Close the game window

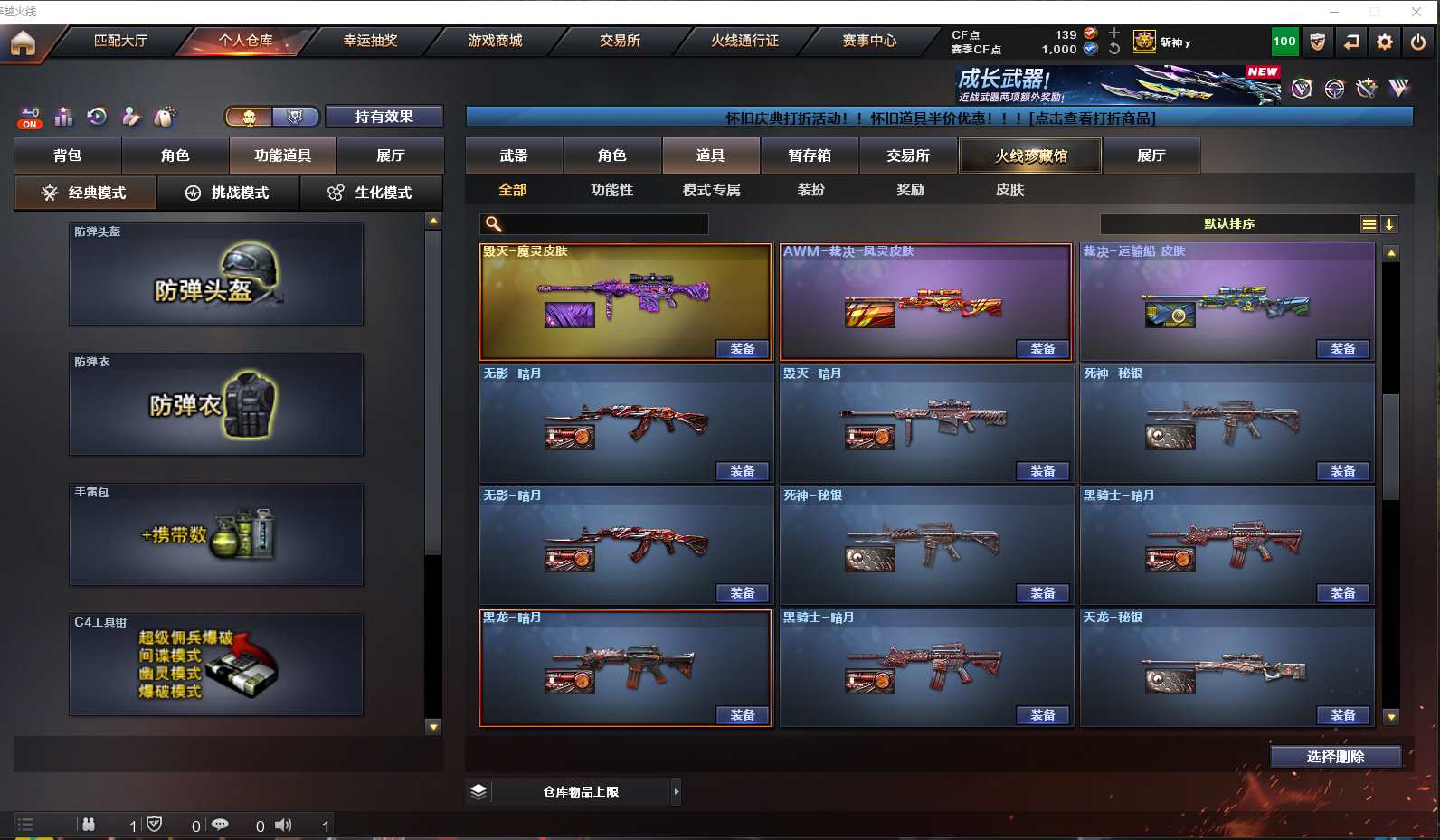click(1416, 11)
